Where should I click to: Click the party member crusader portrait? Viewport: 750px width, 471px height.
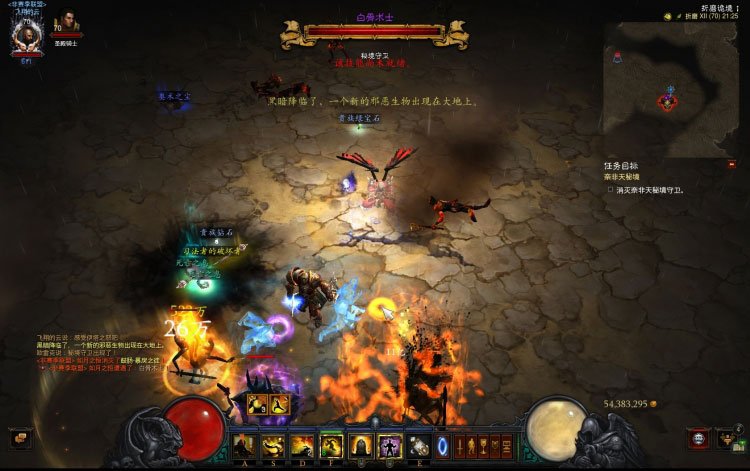click(x=66, y=22)
